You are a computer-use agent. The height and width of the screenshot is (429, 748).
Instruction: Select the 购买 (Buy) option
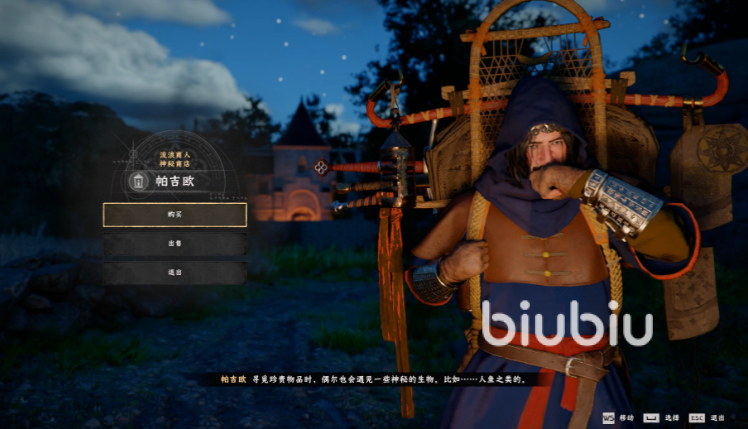[x=175, y=215]
